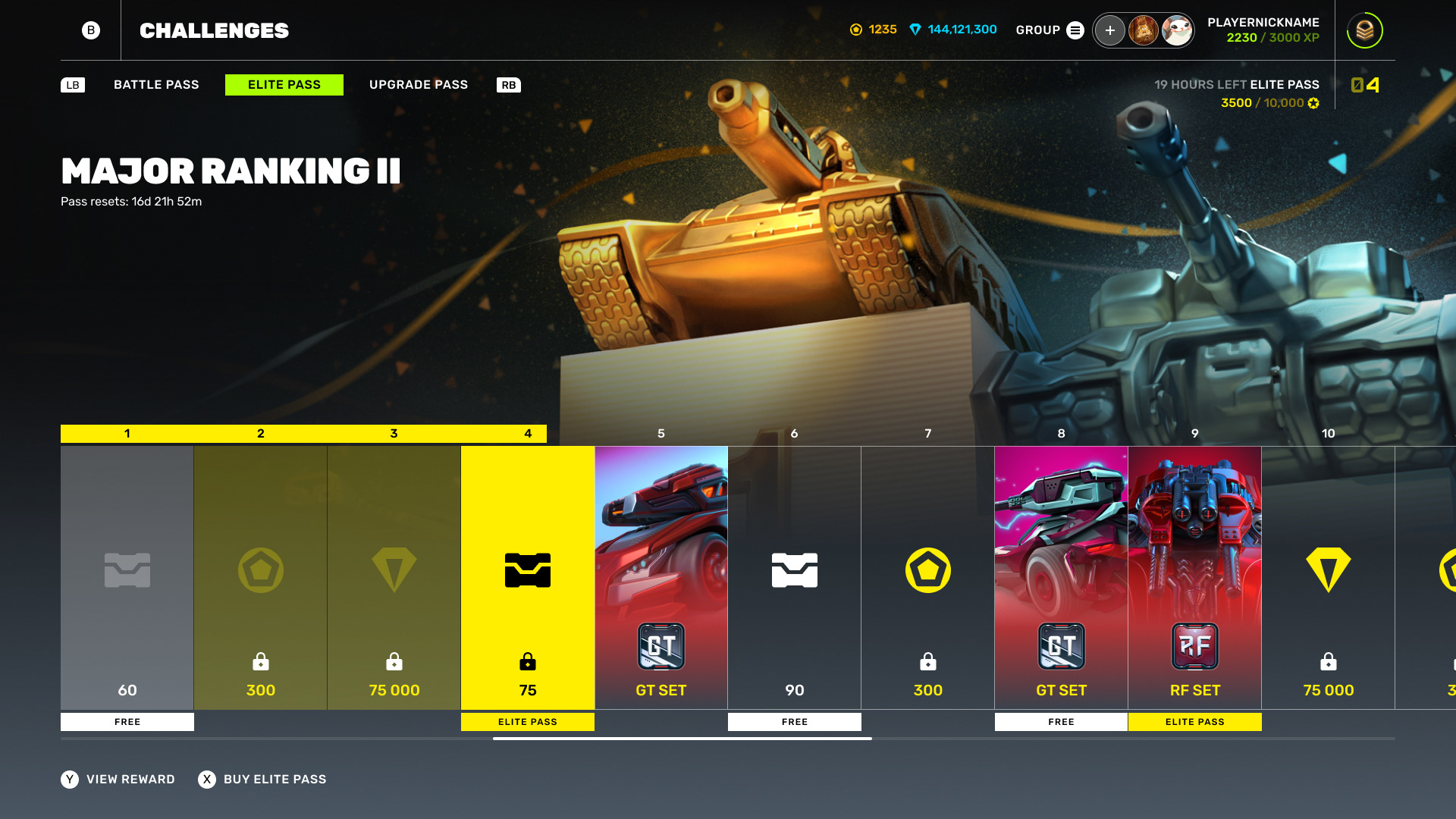Screen dimensions: 1456x819
Task: Pick the tier 7 locked 300 coin reward
Action: click(928, 578)
